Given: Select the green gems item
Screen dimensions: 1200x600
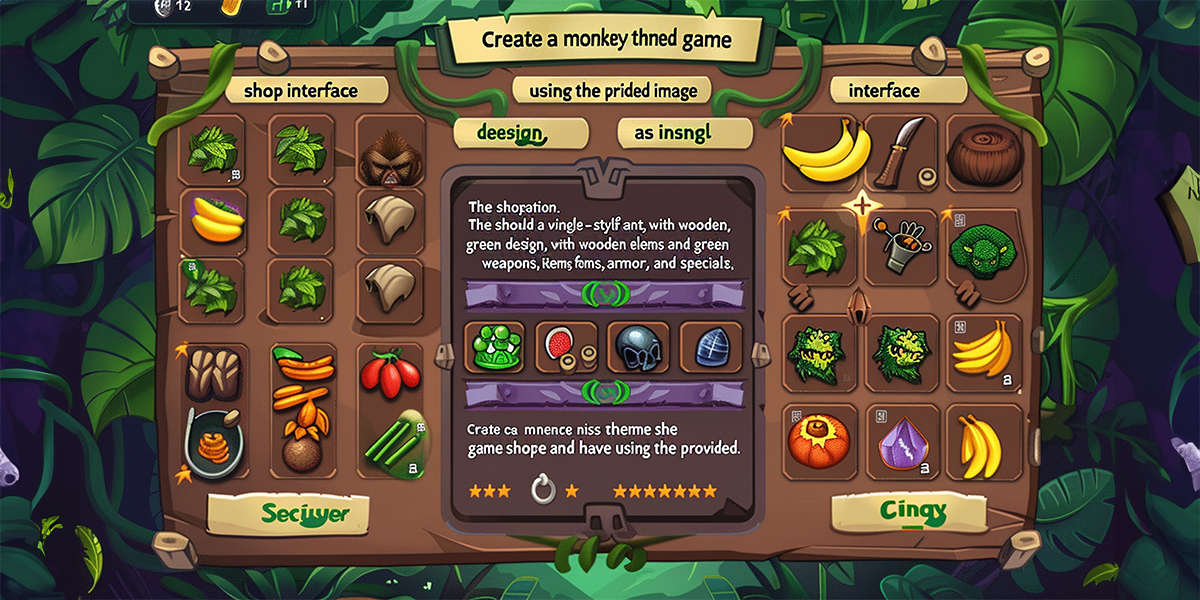Looking at the screenshot, I should click(x=495, y=348).
